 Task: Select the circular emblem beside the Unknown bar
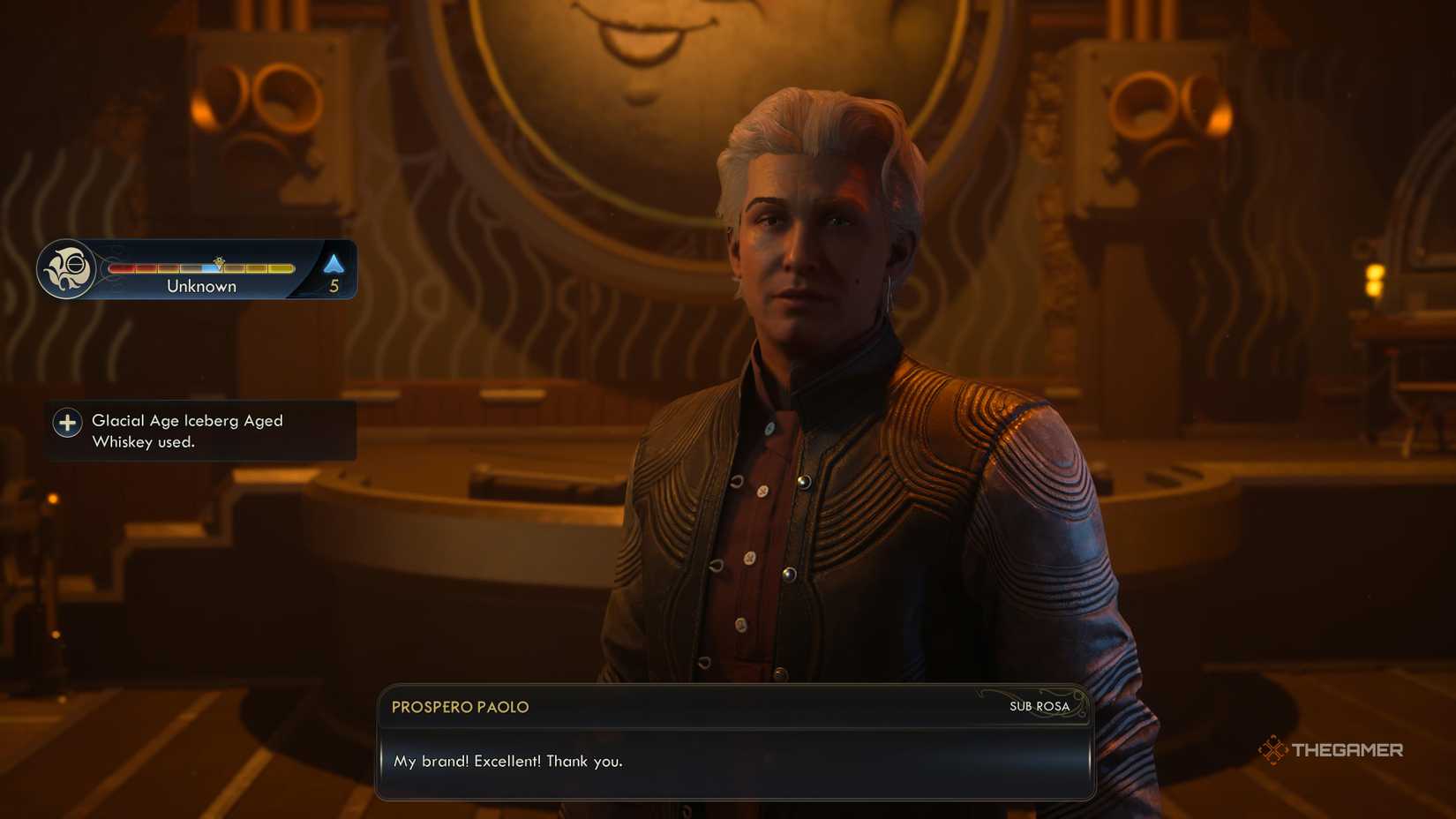click(71, 268)
